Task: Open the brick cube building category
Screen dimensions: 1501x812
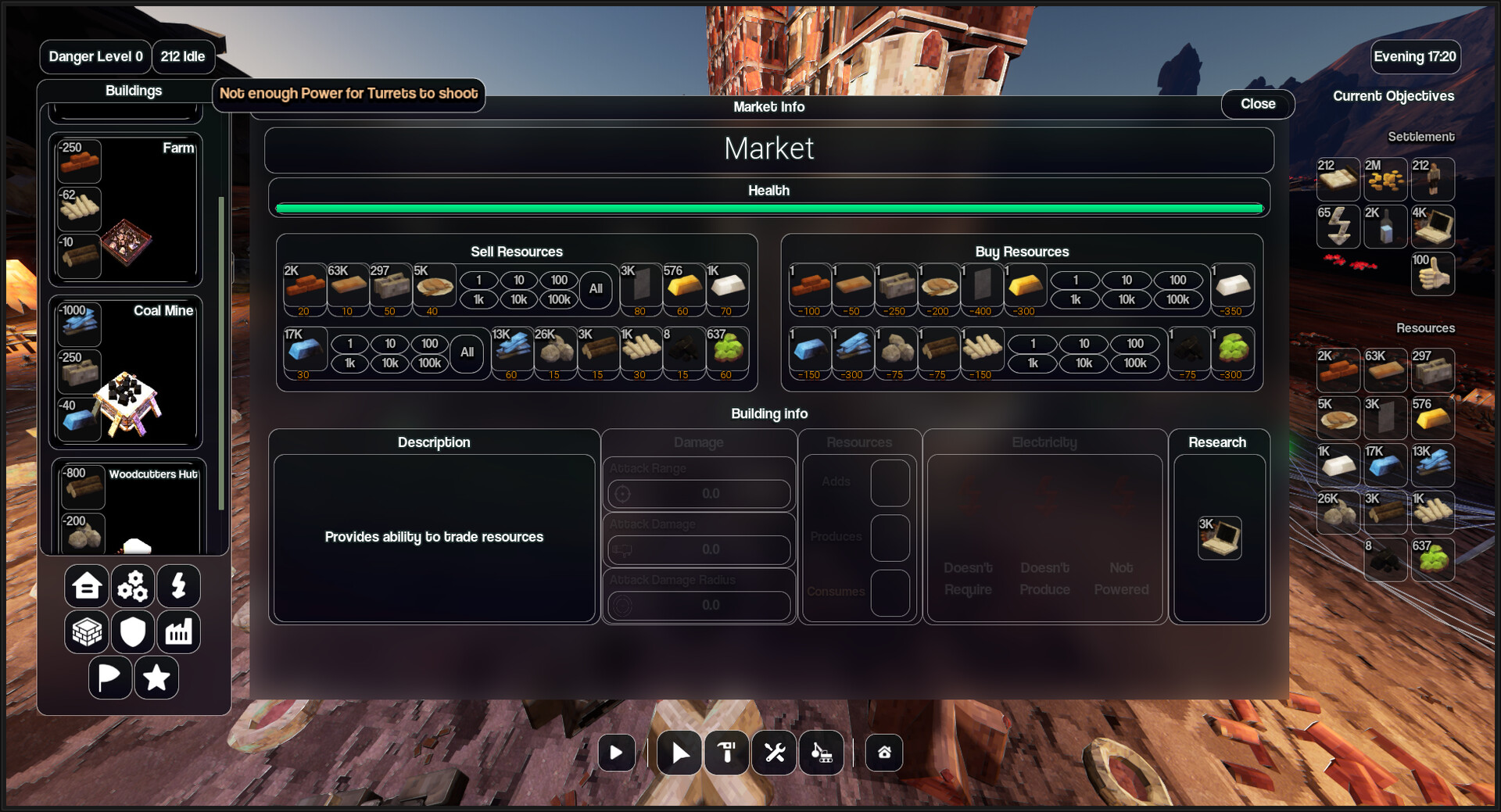Action: [87, 631]
